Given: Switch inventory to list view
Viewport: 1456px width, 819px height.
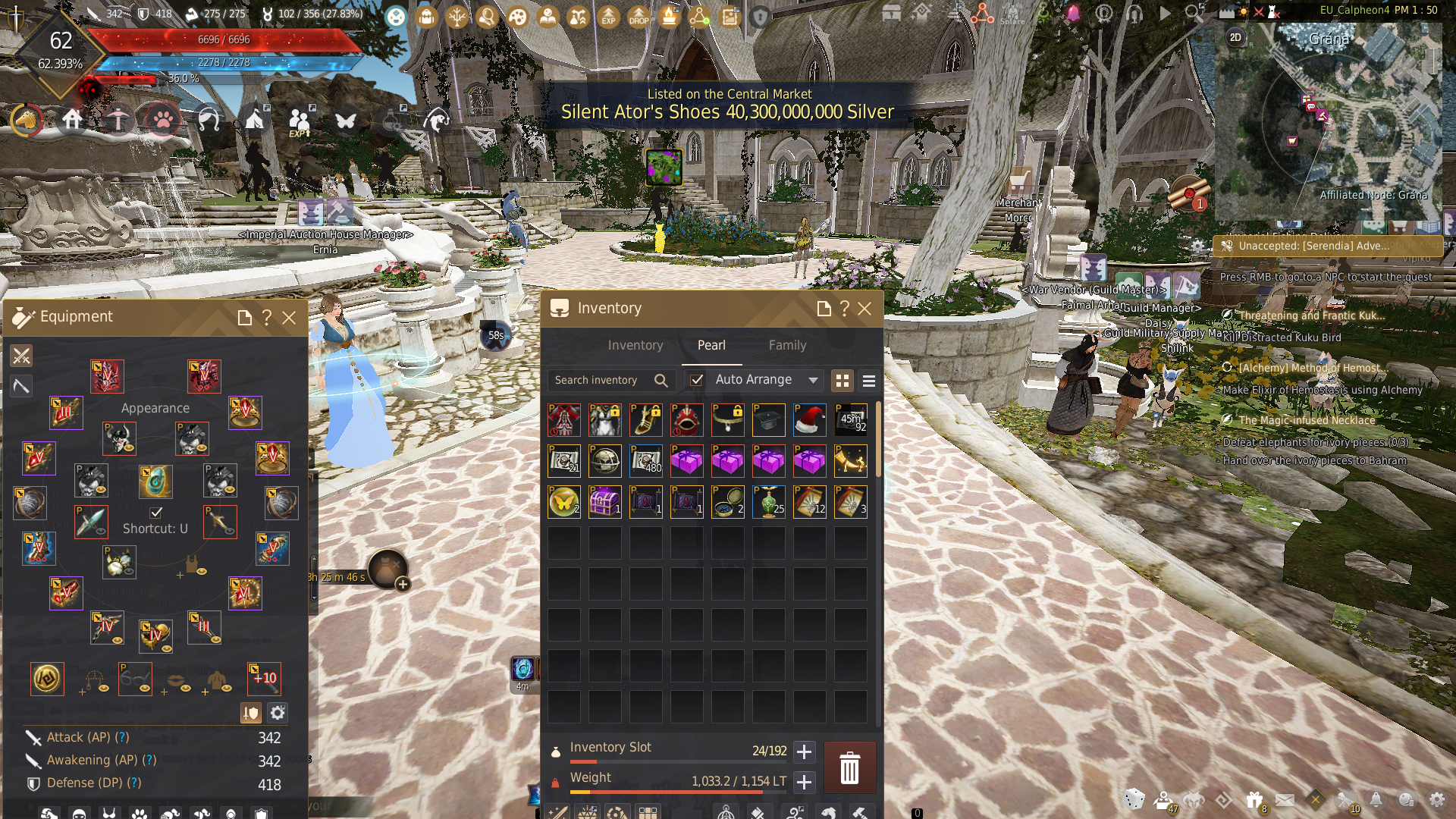Looking at the screenshot, I should pyautogui.click(x=869, y=381).
